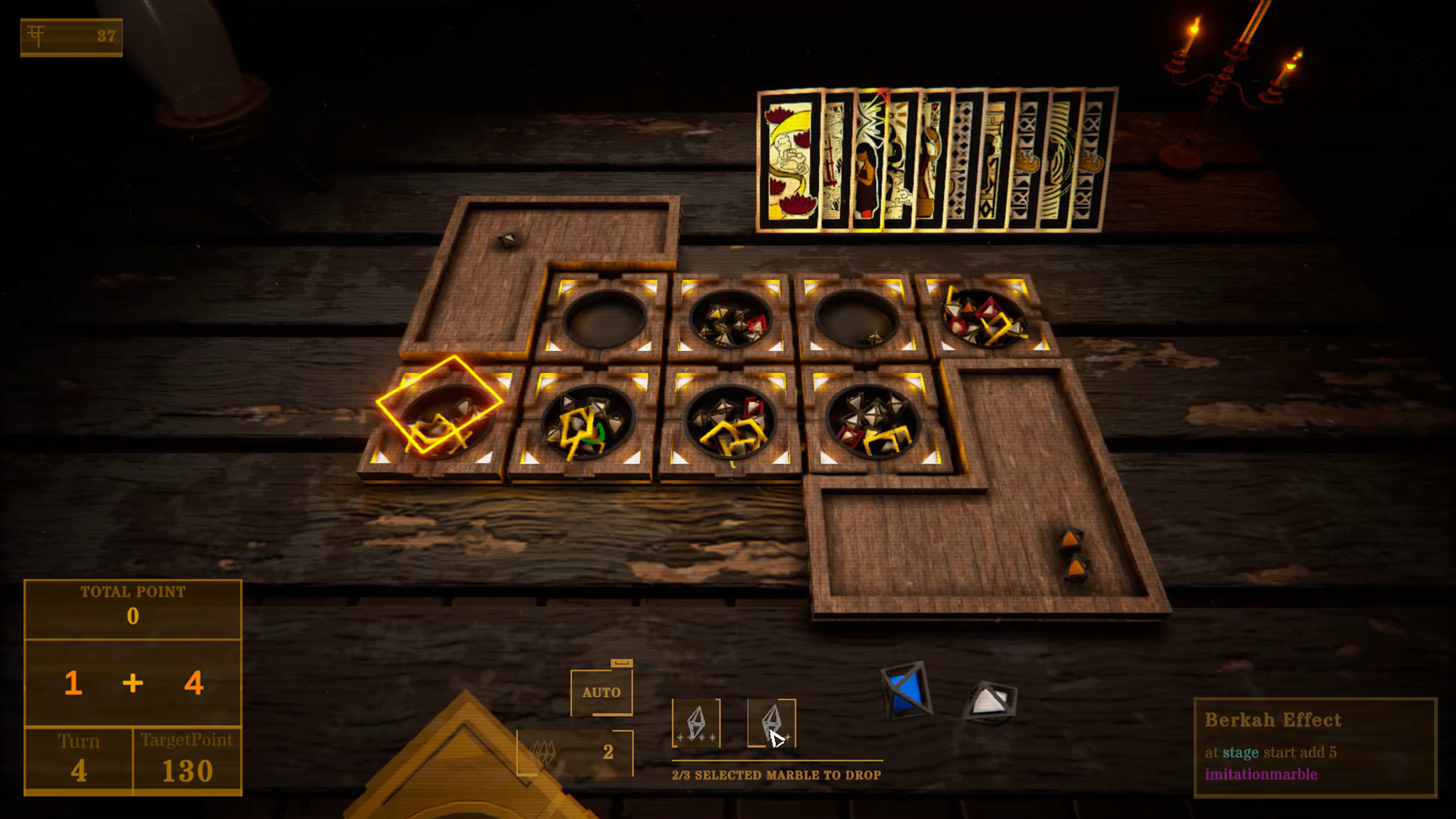1456x819 pixels.
Task: Click the currency icon in the top-left counter
Action: click(36, 33)
